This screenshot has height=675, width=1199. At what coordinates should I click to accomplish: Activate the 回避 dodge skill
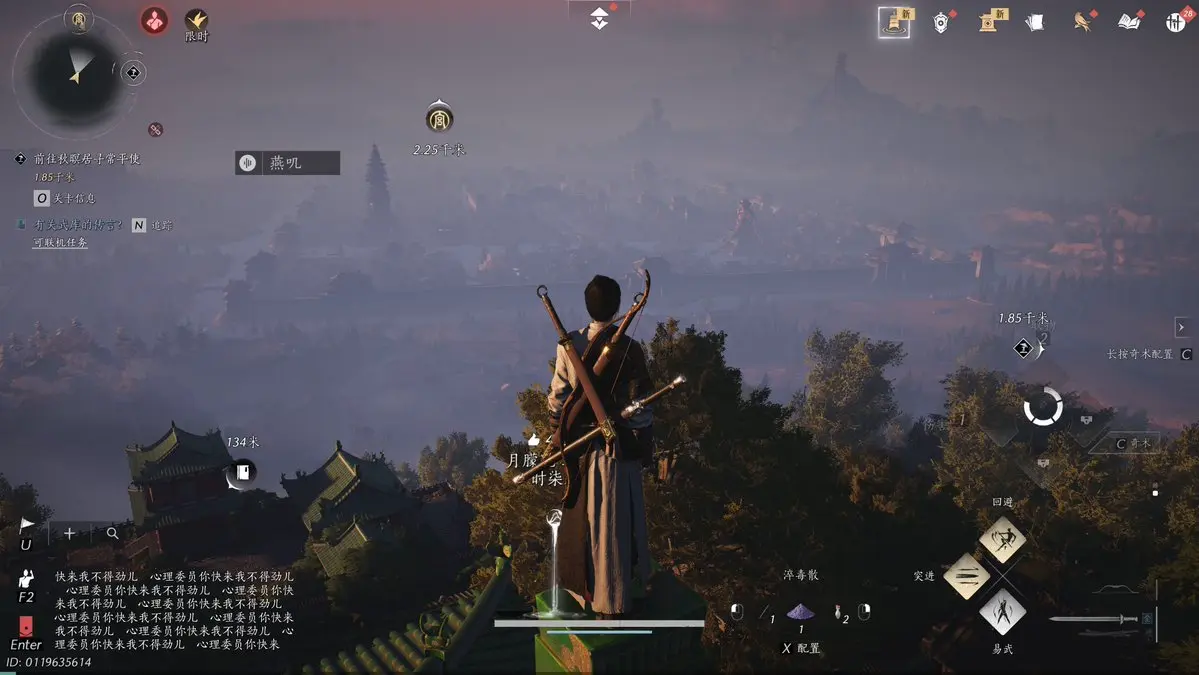point(1002,540)
